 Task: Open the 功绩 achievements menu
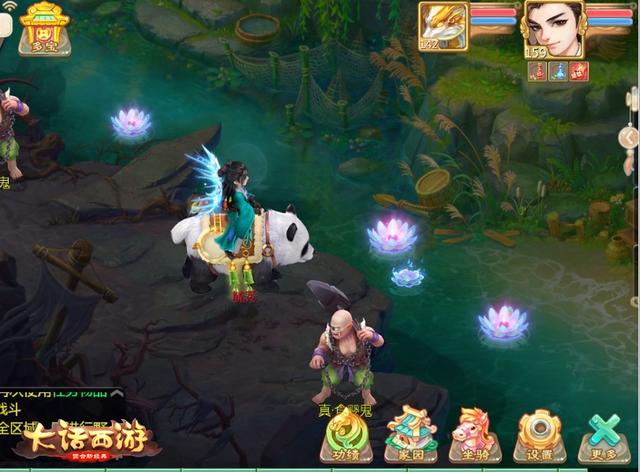pyautogui.click(x=346, y=437)
